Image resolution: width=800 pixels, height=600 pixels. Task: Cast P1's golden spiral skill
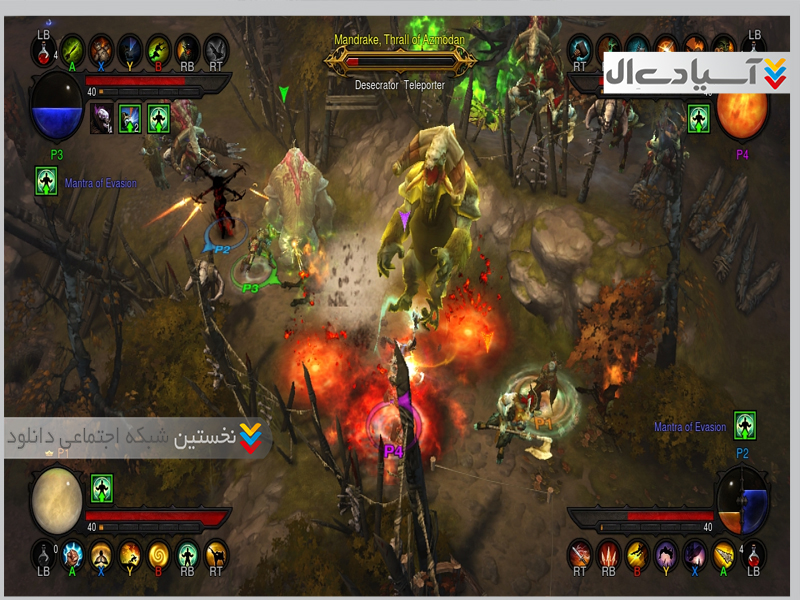click(x=159, y=553)
